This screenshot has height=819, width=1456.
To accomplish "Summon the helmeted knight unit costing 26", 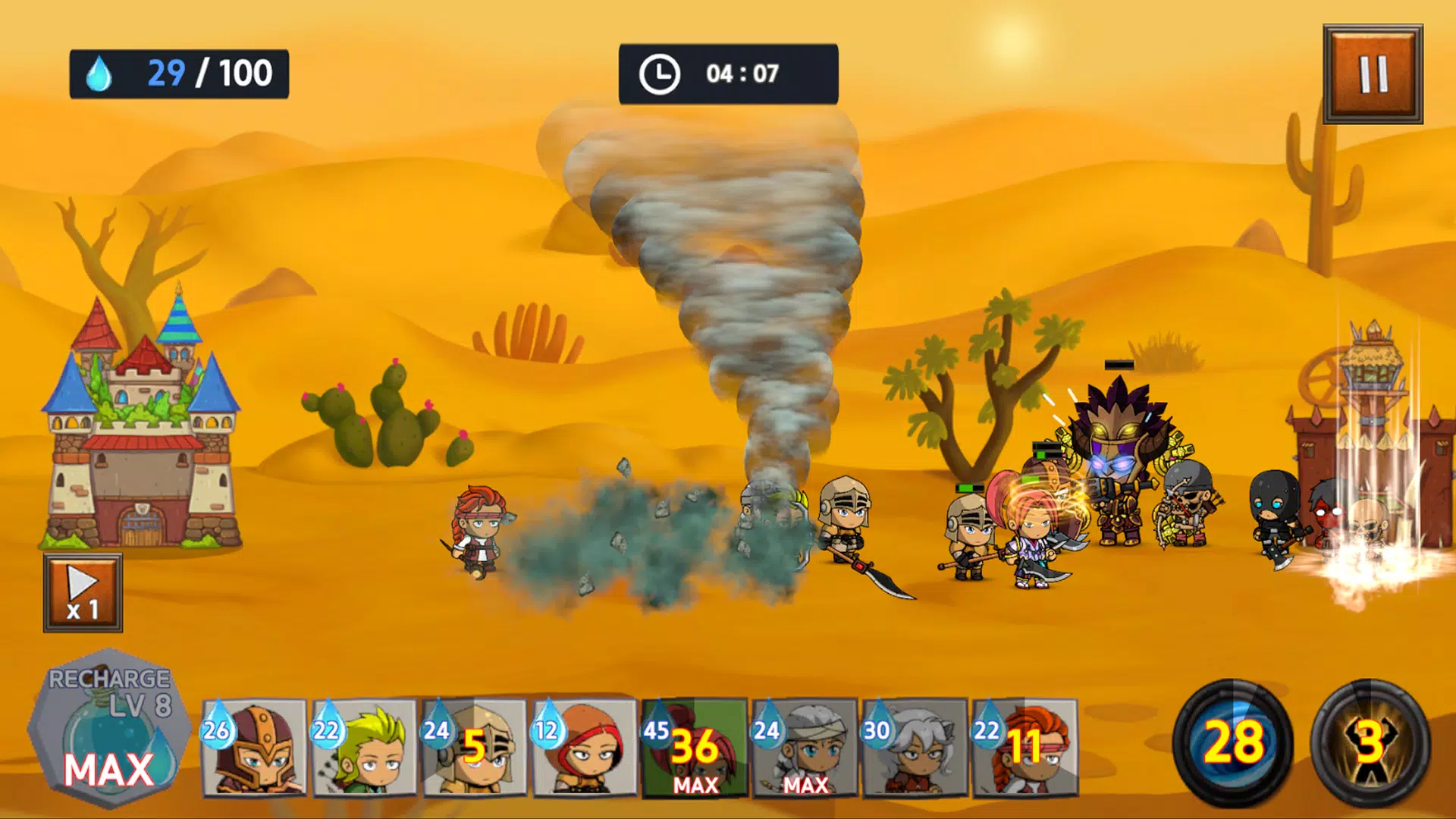I will [255, 748].
